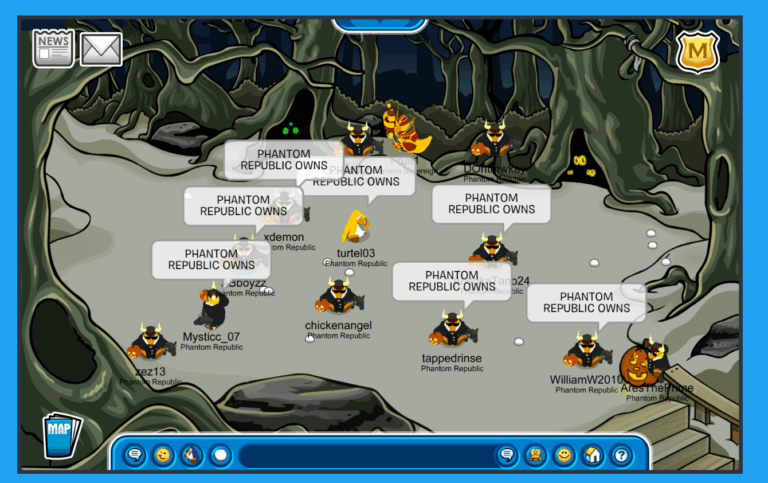The height and width of the screenshot is (483, 768).
Task: Open the help question mark settings
Action: 621,456
